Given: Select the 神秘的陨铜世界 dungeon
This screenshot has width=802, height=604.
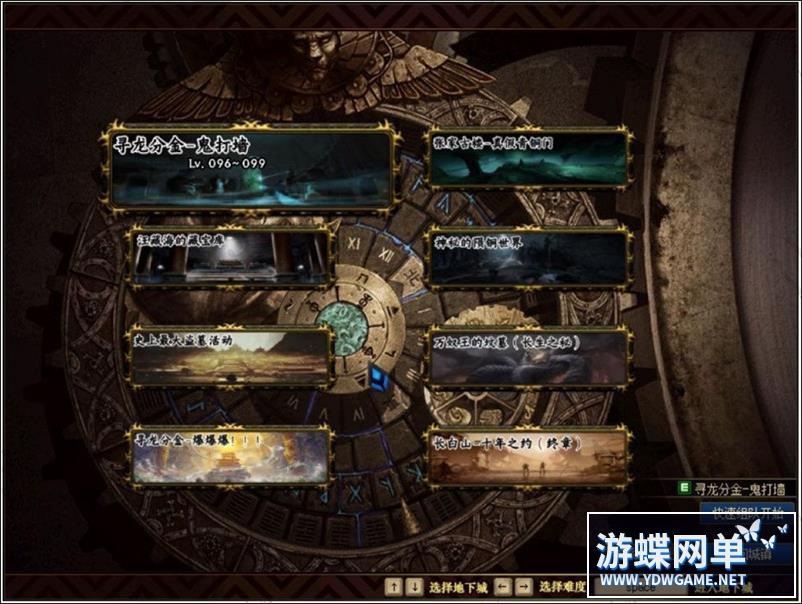Looking at the screenshot, I should [529, 258].
